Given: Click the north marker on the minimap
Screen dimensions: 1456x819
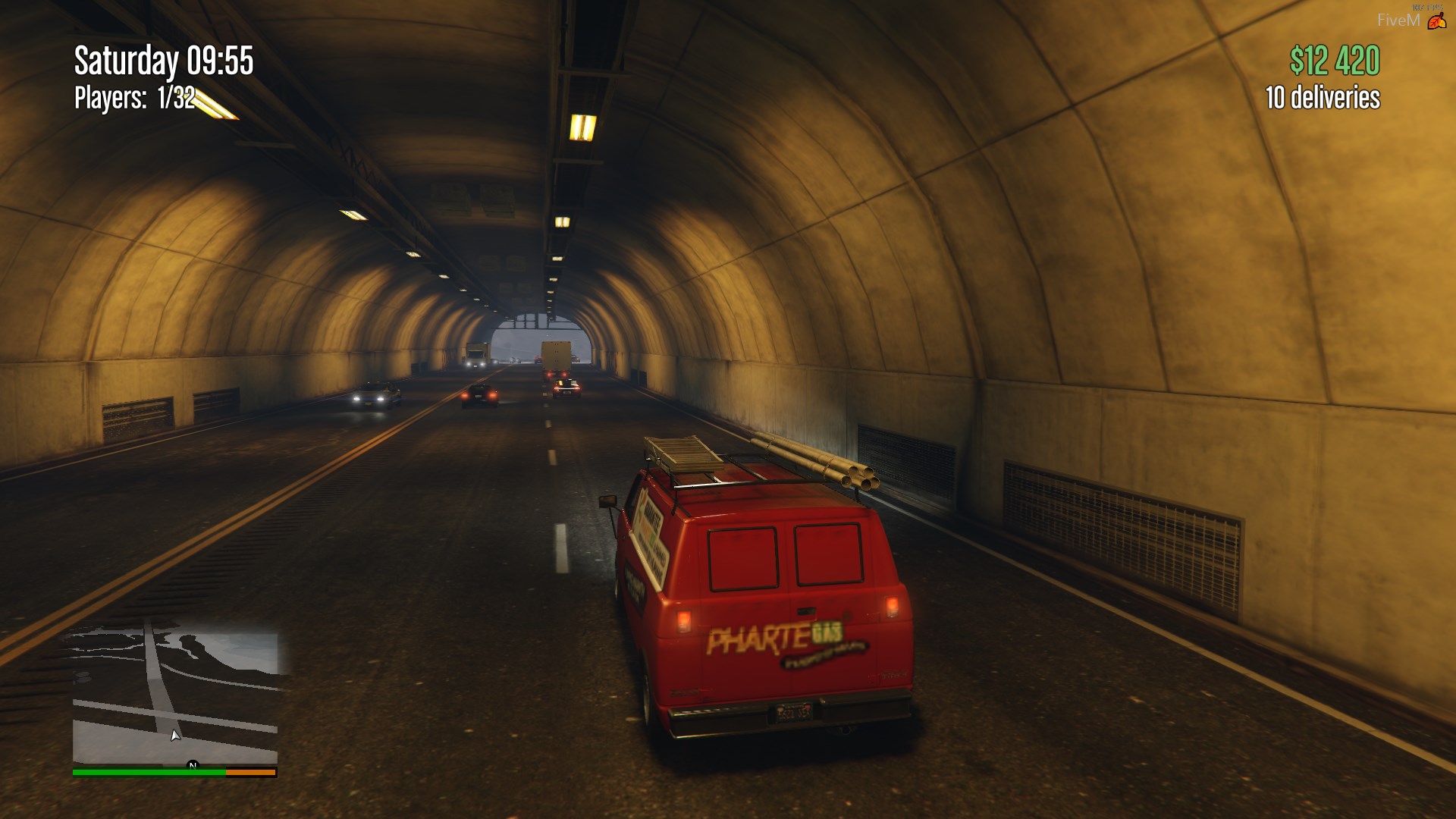Looking at the screenshot, I should click(193, 765).
